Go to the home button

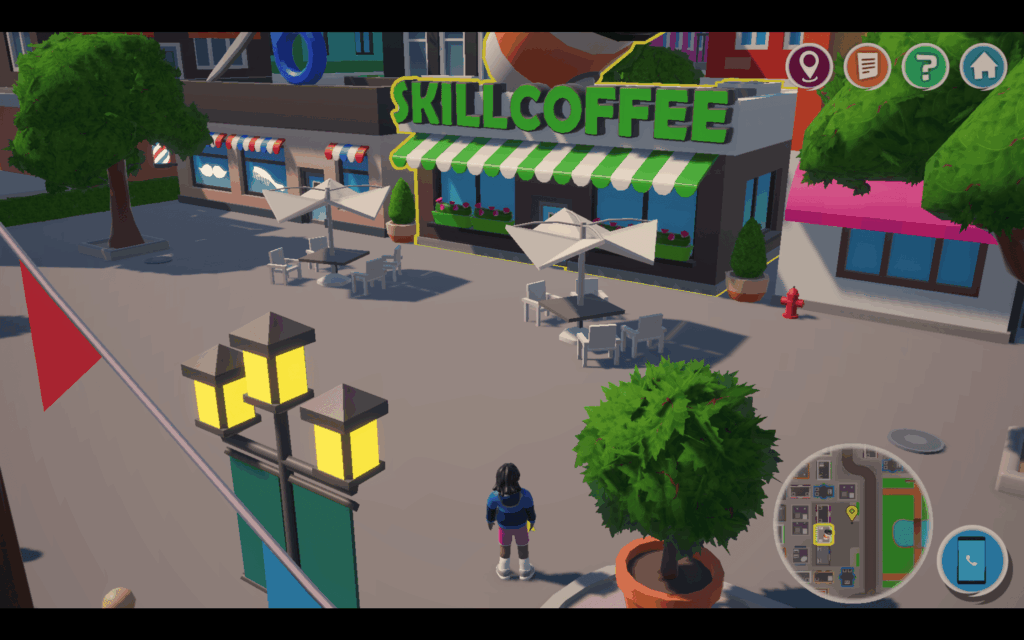(983, 67)
